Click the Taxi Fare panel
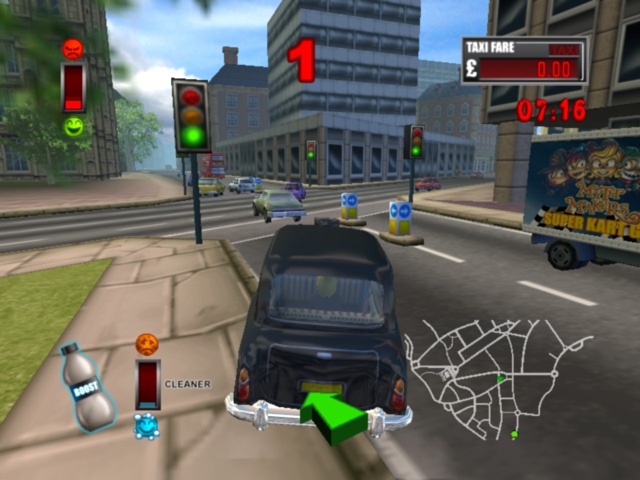 pos(523,60)
